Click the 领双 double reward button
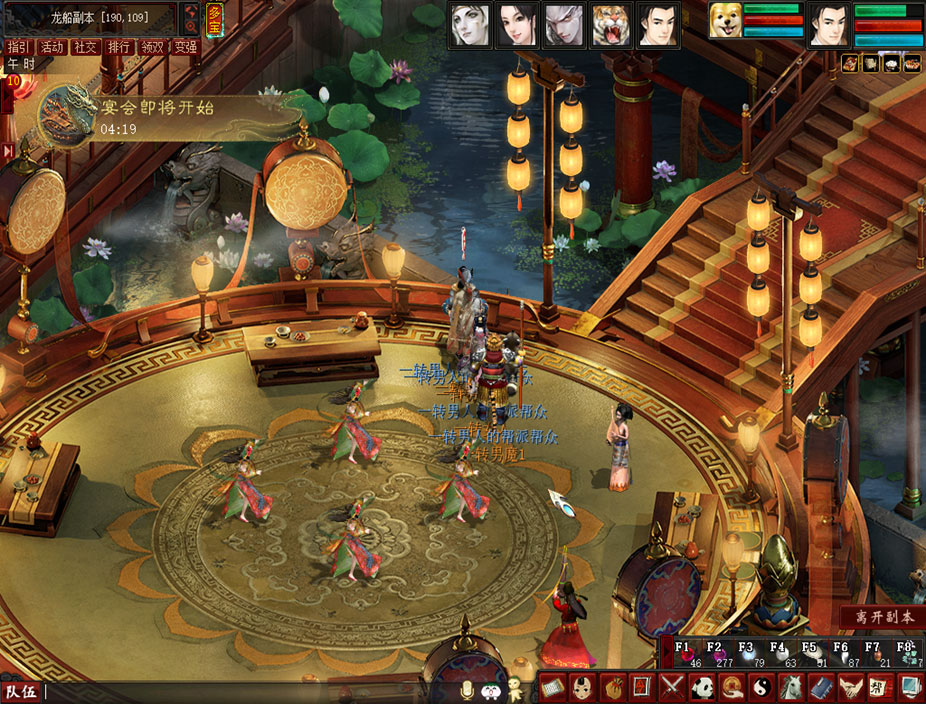Viewport: 926px width, 704px height. point(152,47)
